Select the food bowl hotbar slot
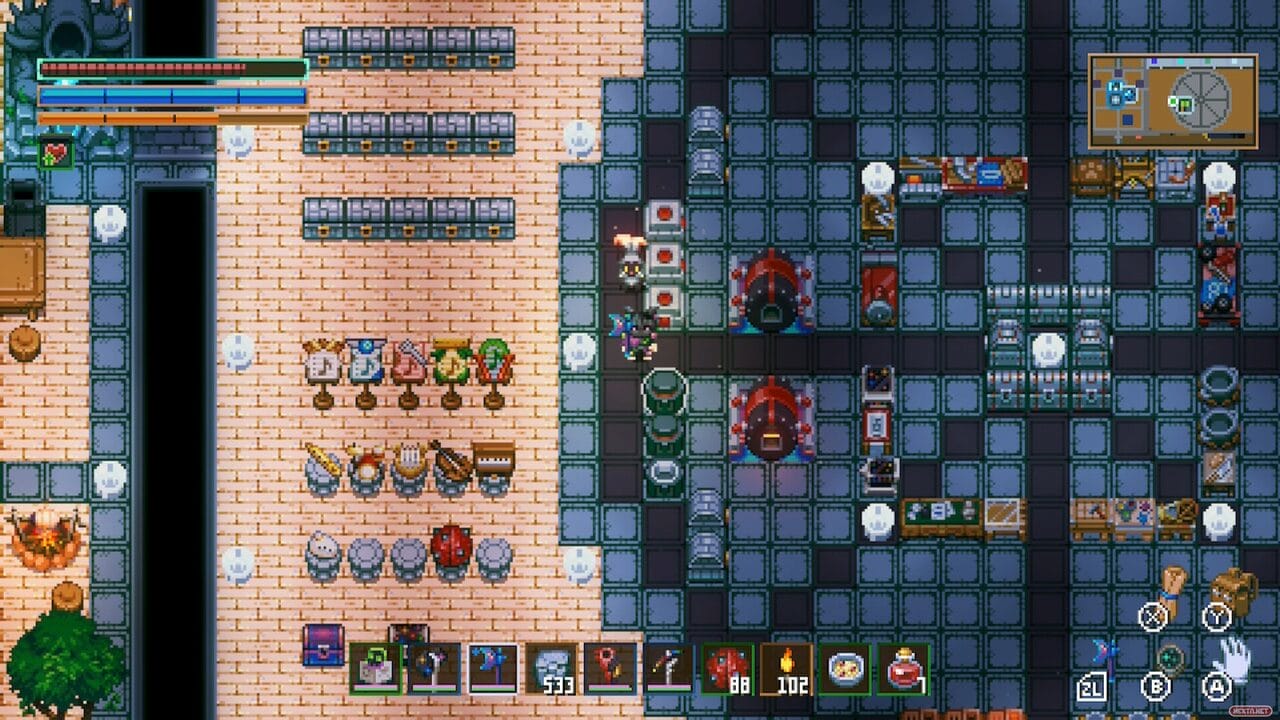Screen dimensions: 1280x720 point(845,668)
